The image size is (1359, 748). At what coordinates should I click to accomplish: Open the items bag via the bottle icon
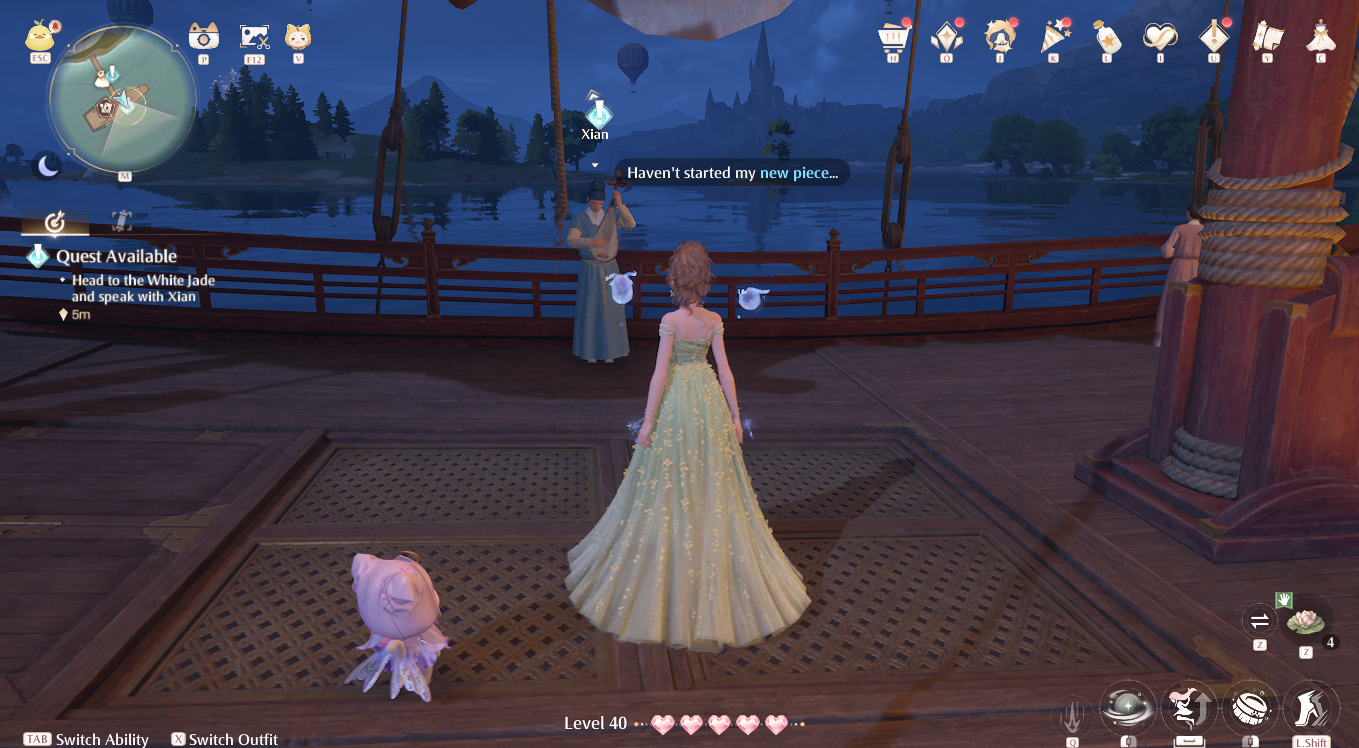pos(1107,38)
